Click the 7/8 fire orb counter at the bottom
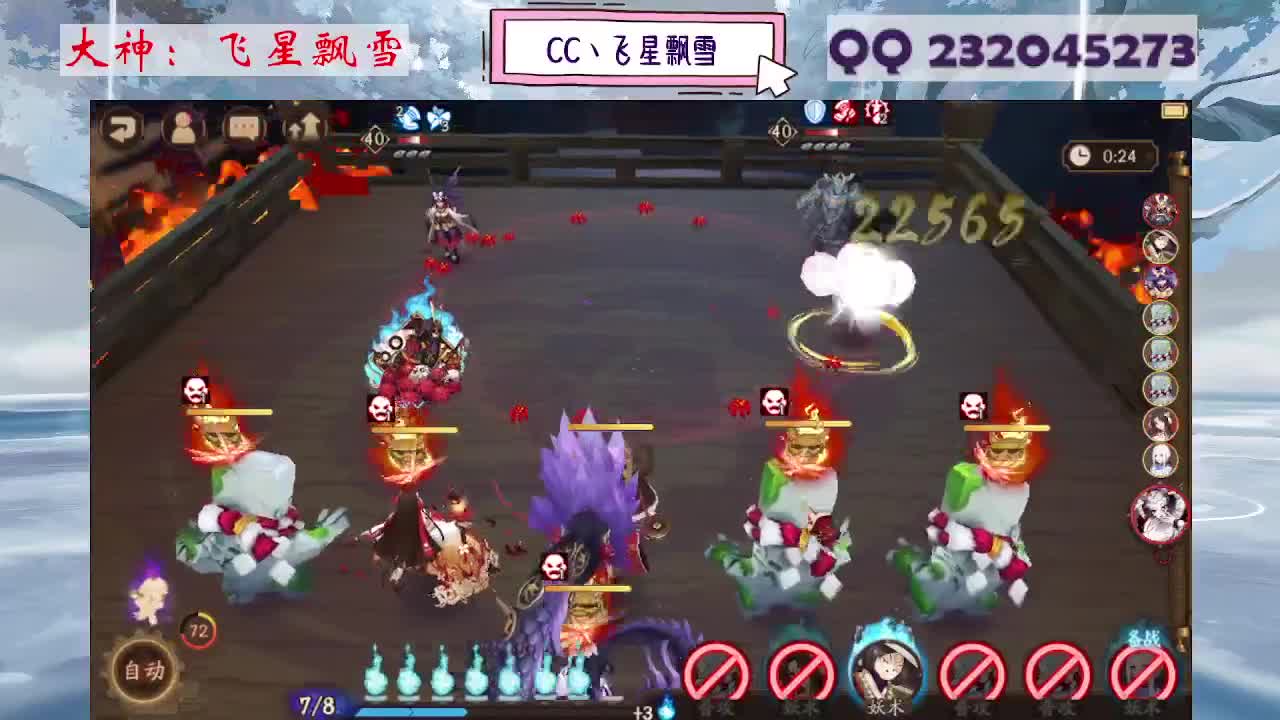The height and width of the screenshot is (720, 1280). (314, 704)
